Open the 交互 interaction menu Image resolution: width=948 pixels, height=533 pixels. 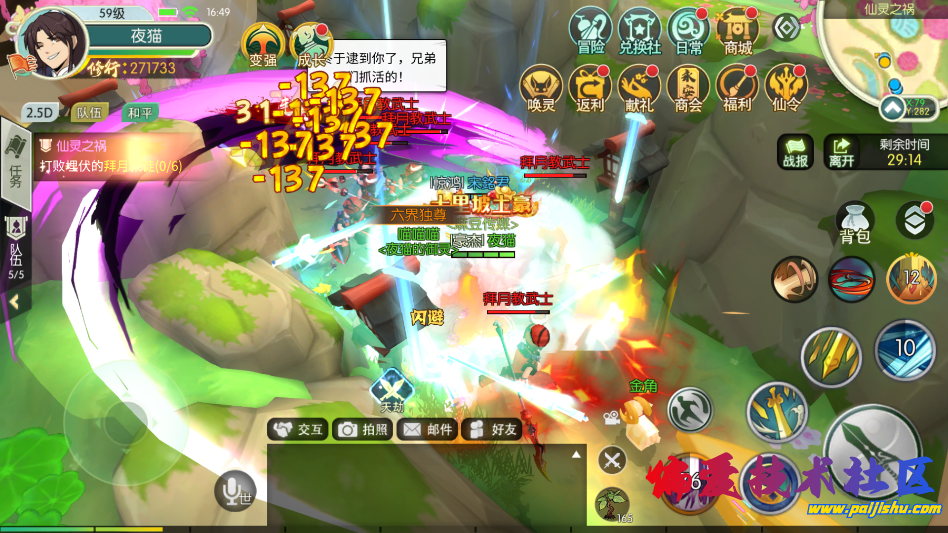[298, 429]
